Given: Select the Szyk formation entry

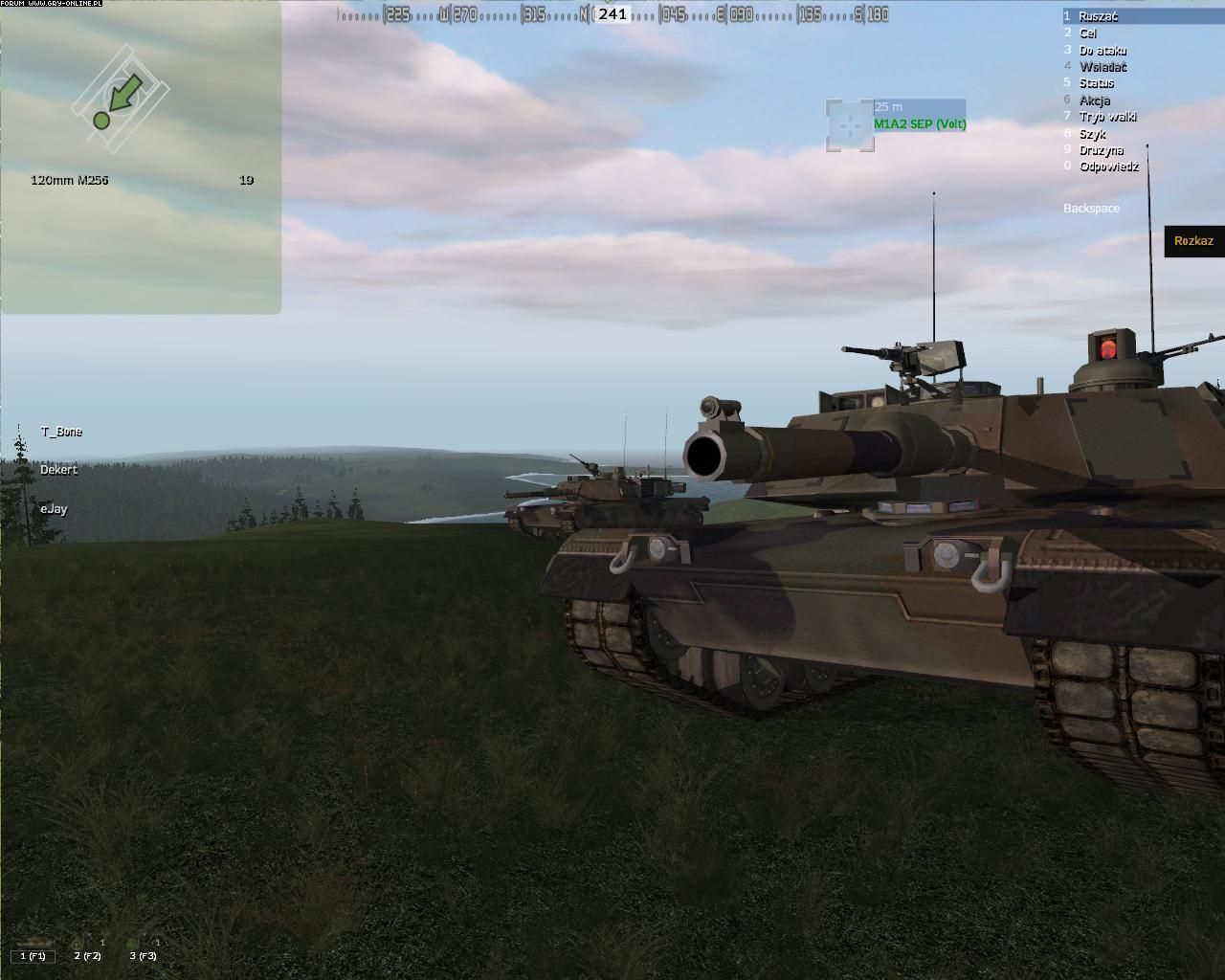Looking at the screenshot, I should point(1092,134).
